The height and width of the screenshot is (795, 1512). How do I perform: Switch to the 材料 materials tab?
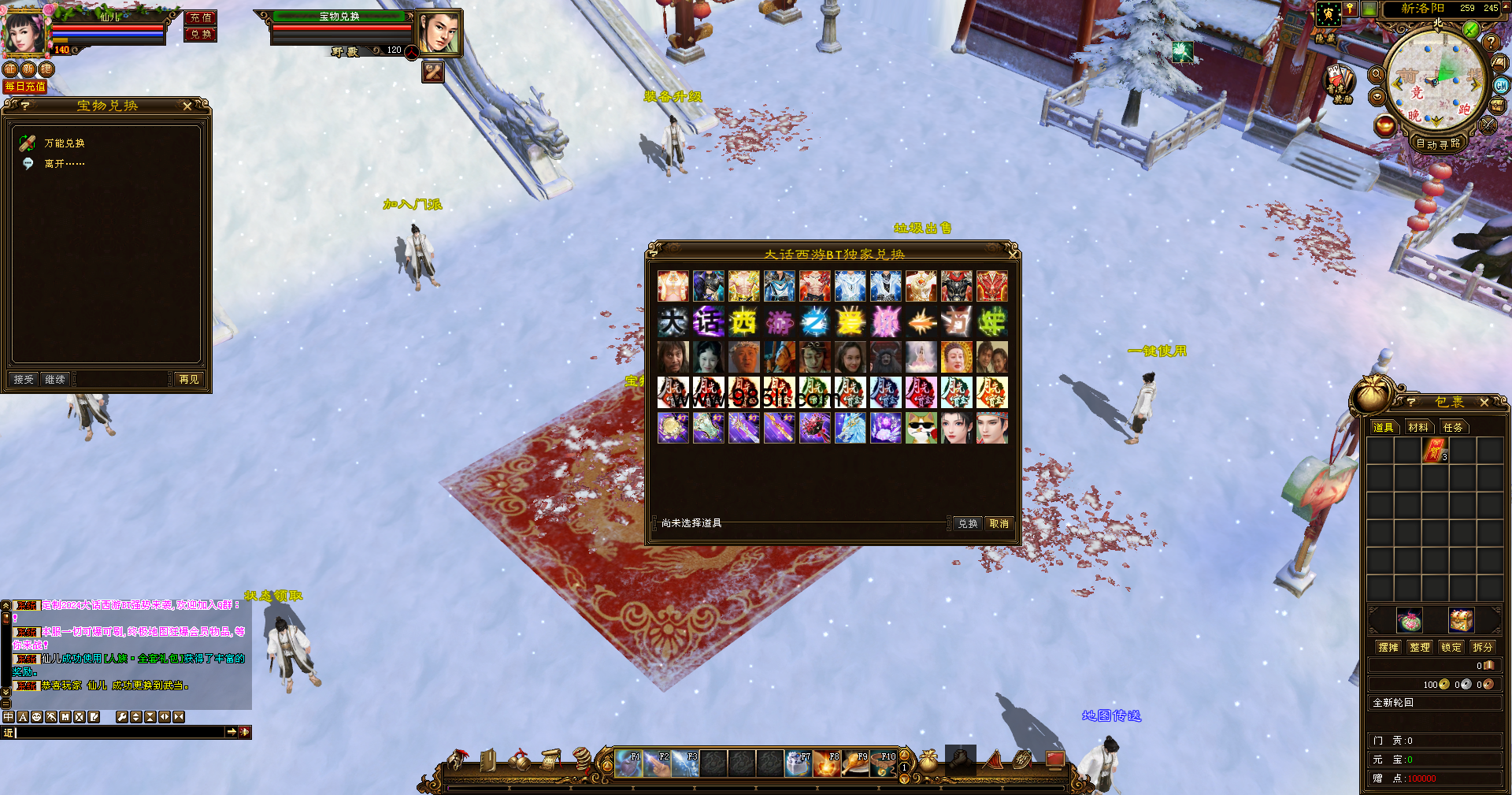1418,427
